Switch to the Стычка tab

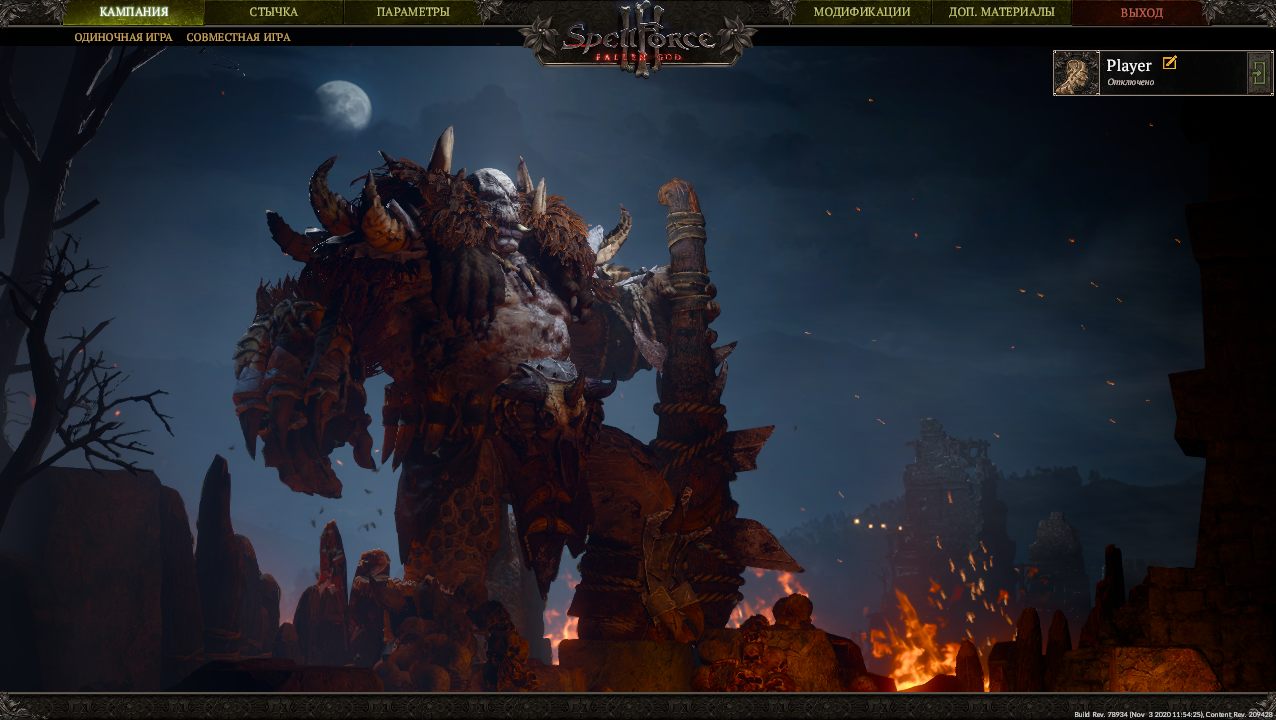[273, 13]
